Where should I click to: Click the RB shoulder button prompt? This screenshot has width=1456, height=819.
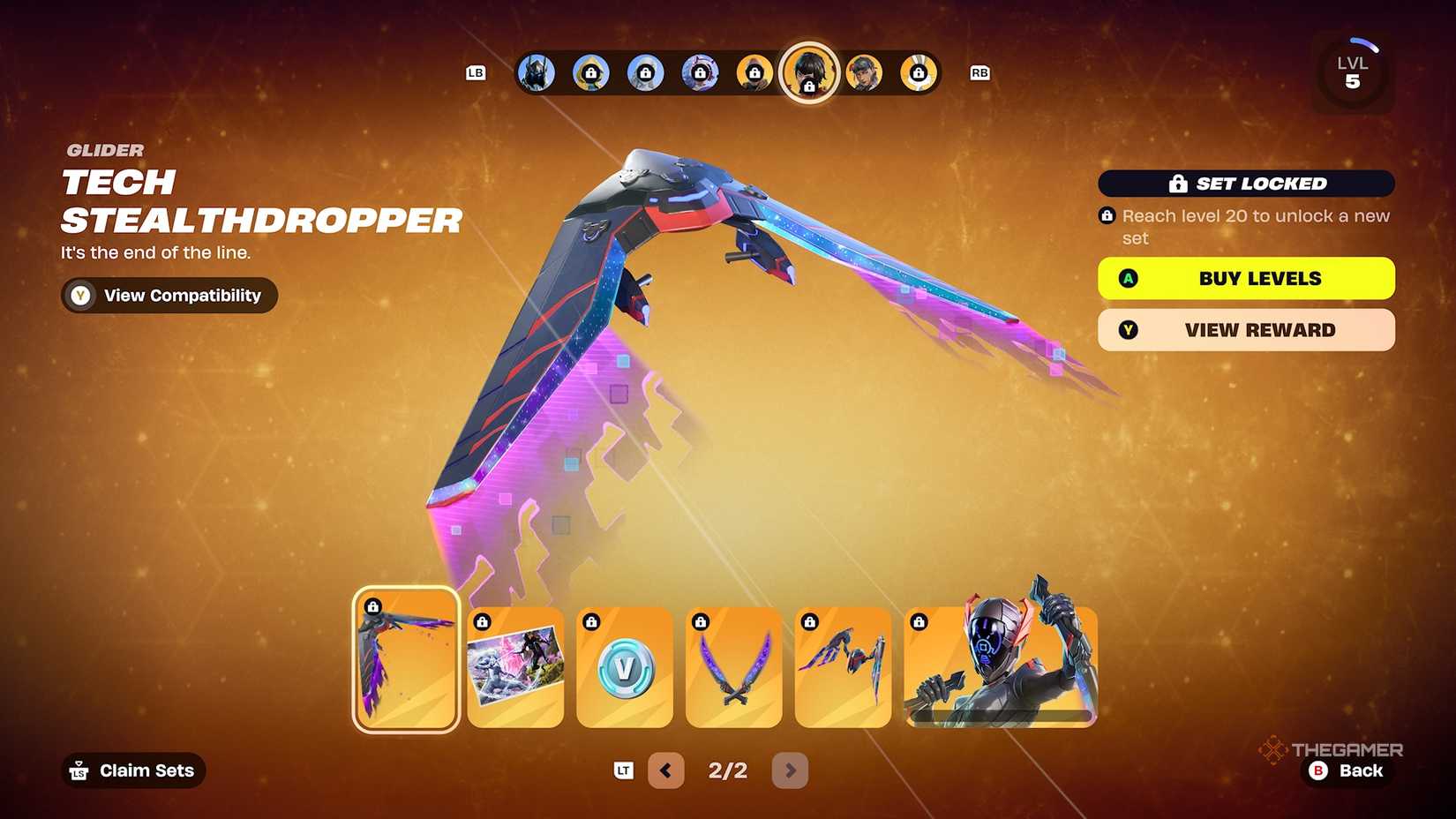coord(979,73)
